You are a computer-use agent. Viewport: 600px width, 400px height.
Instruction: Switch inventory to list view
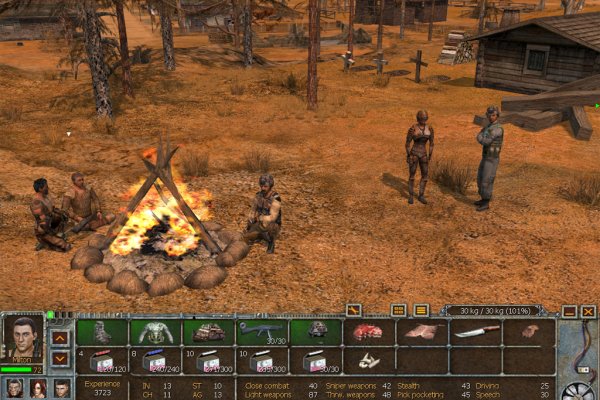tap(421, 310)
